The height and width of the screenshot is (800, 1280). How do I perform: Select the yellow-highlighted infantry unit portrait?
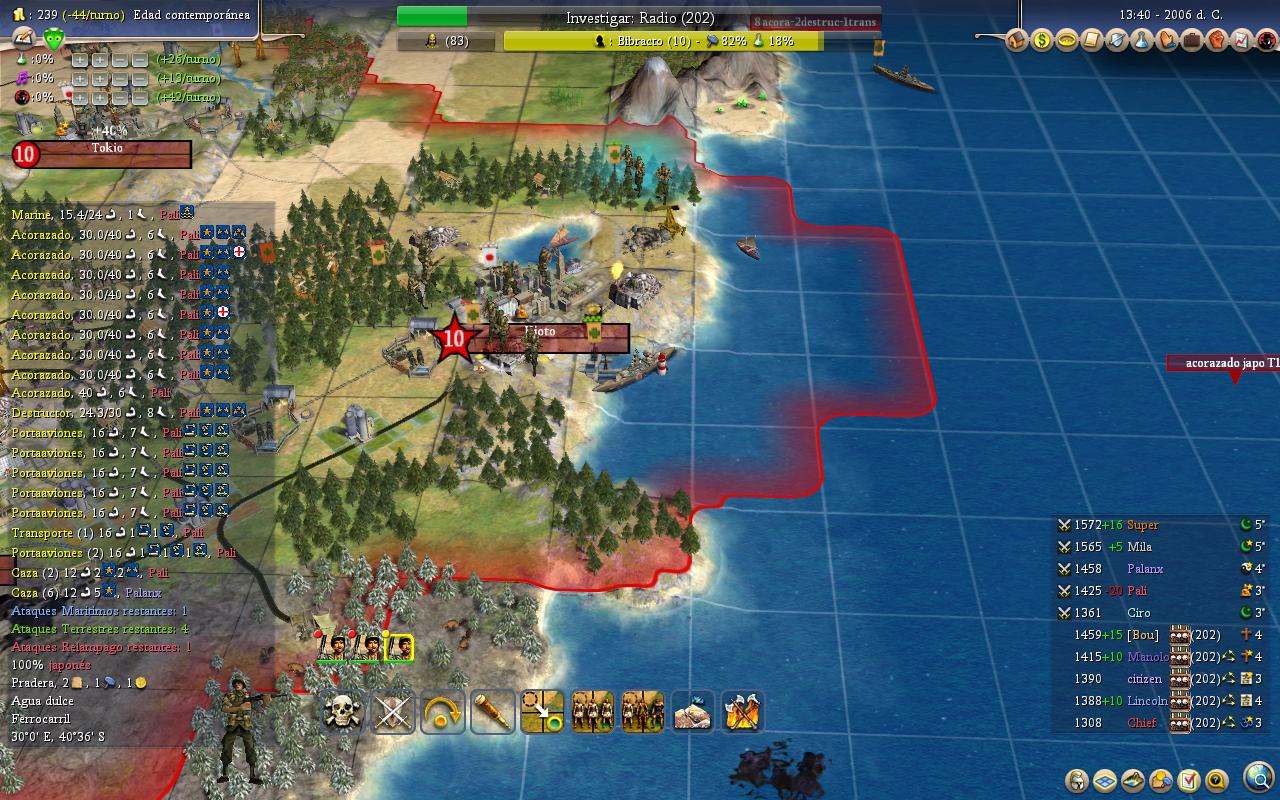coord(399,648)
